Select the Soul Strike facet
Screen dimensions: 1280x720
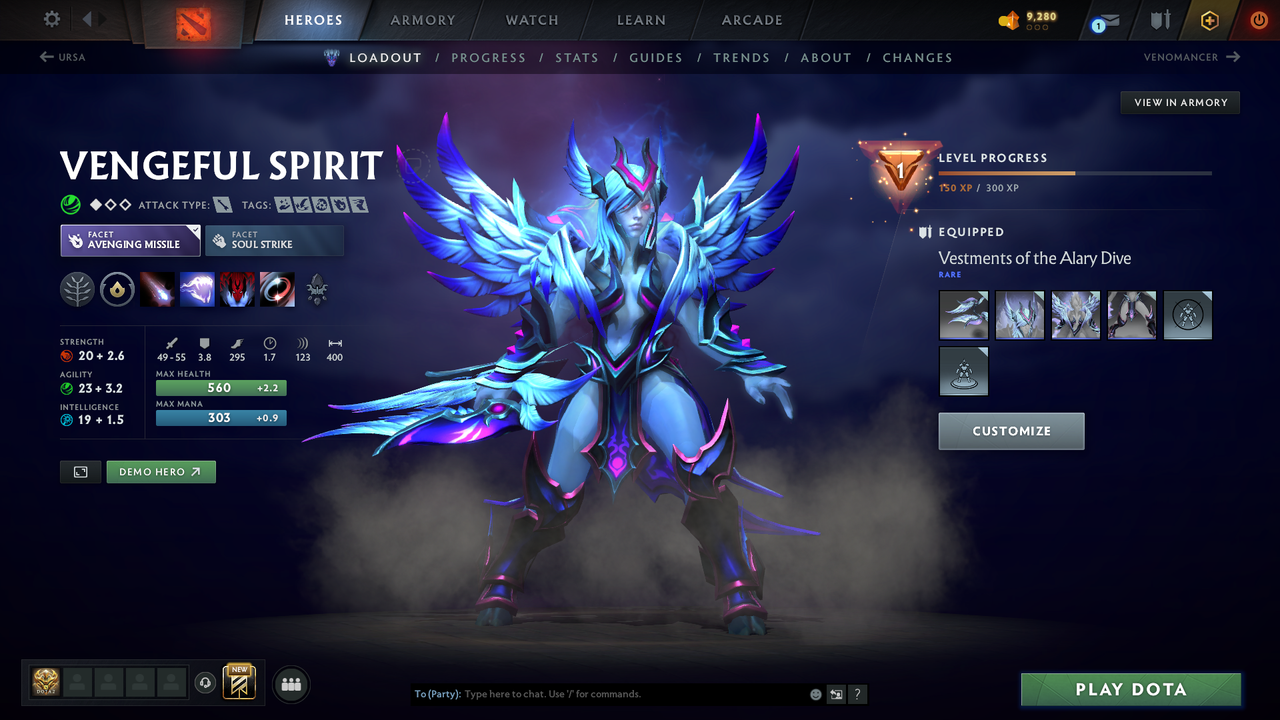[274, 240]
